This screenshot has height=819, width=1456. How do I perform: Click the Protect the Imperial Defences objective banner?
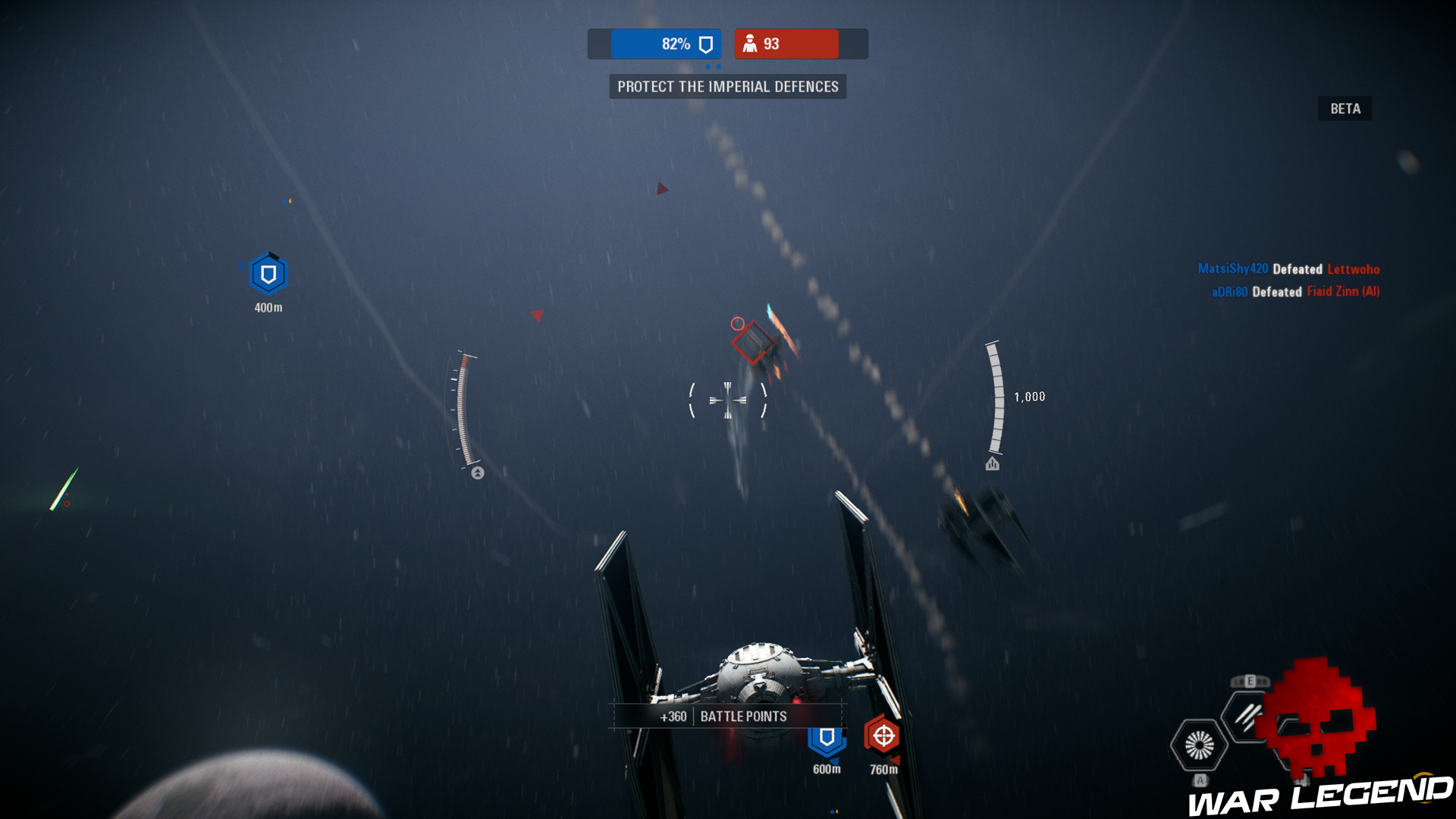[x=727, y=86]
